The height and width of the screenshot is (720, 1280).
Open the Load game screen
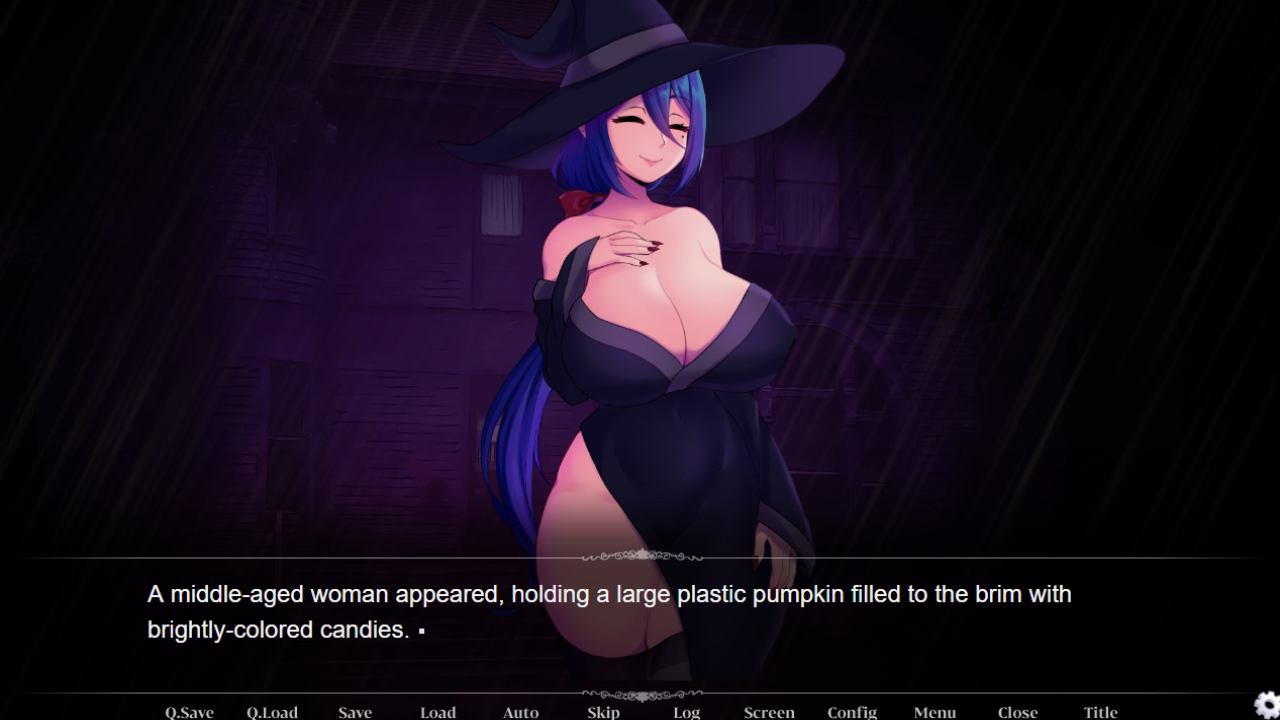point(438,712)
